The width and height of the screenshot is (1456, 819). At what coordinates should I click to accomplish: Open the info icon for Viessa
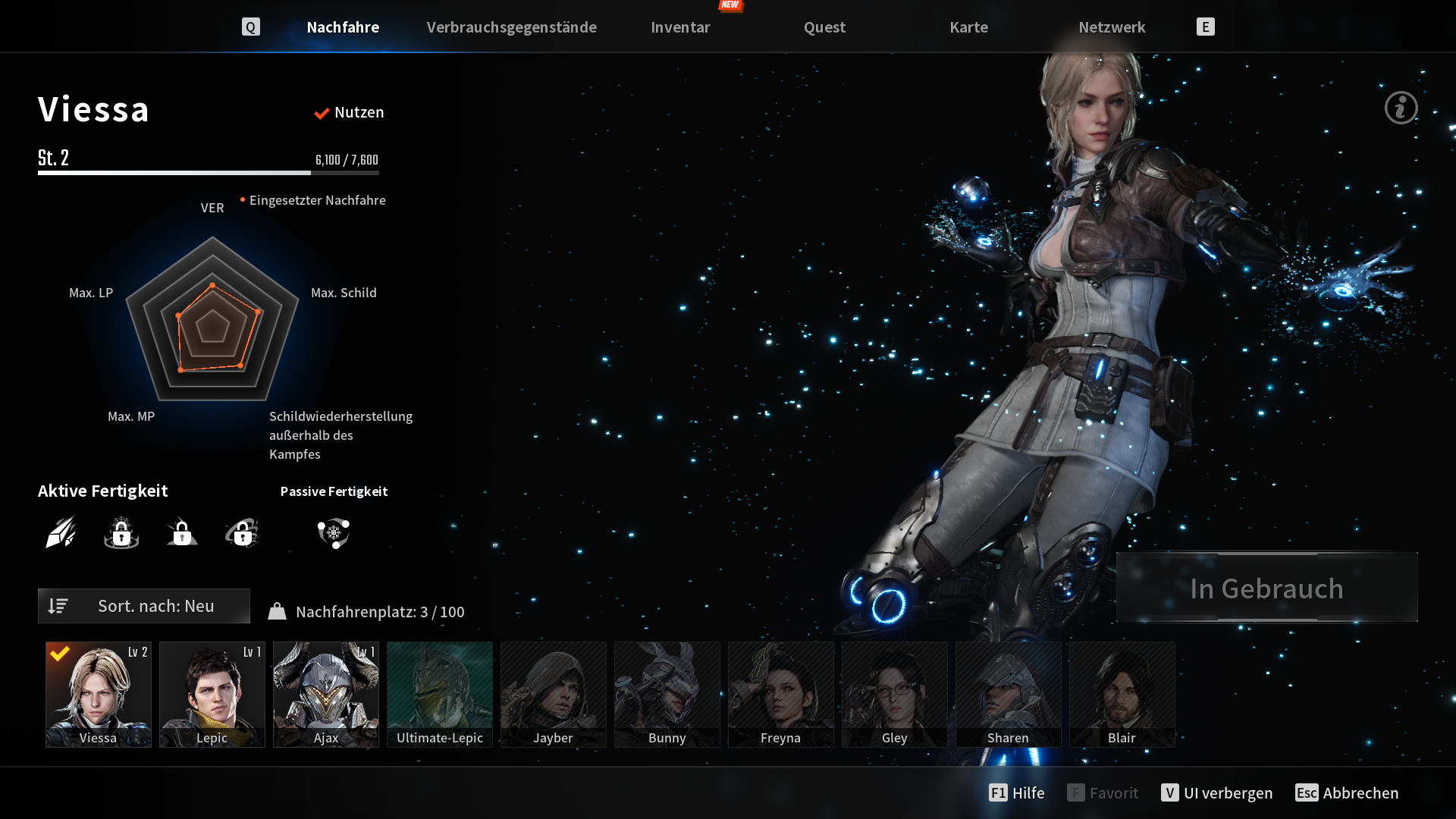tap(1401, 108)
